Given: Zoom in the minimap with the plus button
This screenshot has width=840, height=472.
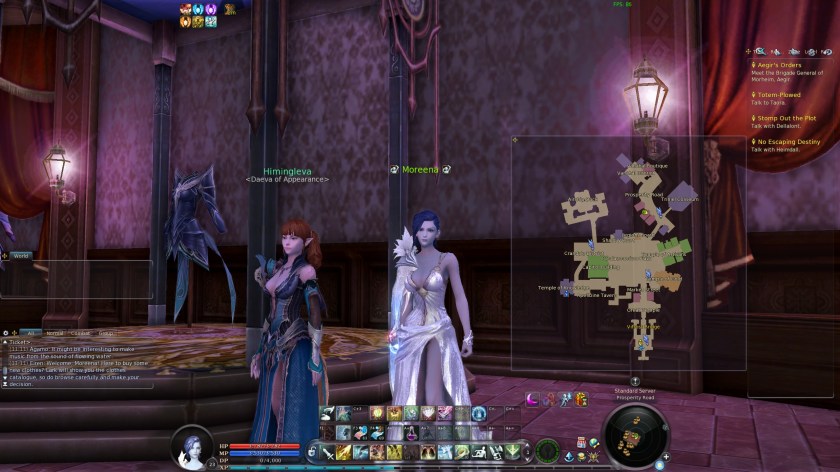Looking at the screenshot, I should point(665,455).
